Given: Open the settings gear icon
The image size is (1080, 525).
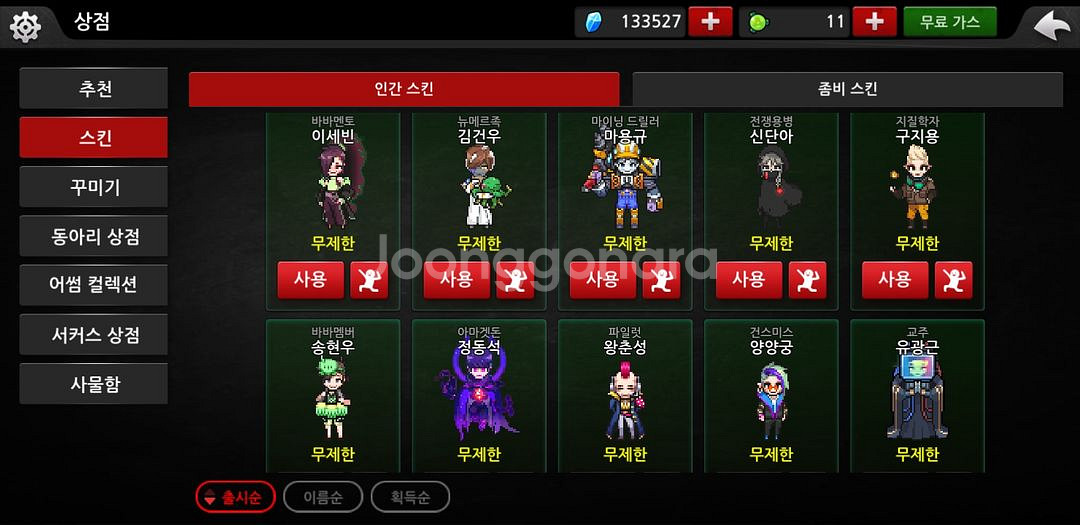Looking at the screenshot, I should (x=25, y=25).
